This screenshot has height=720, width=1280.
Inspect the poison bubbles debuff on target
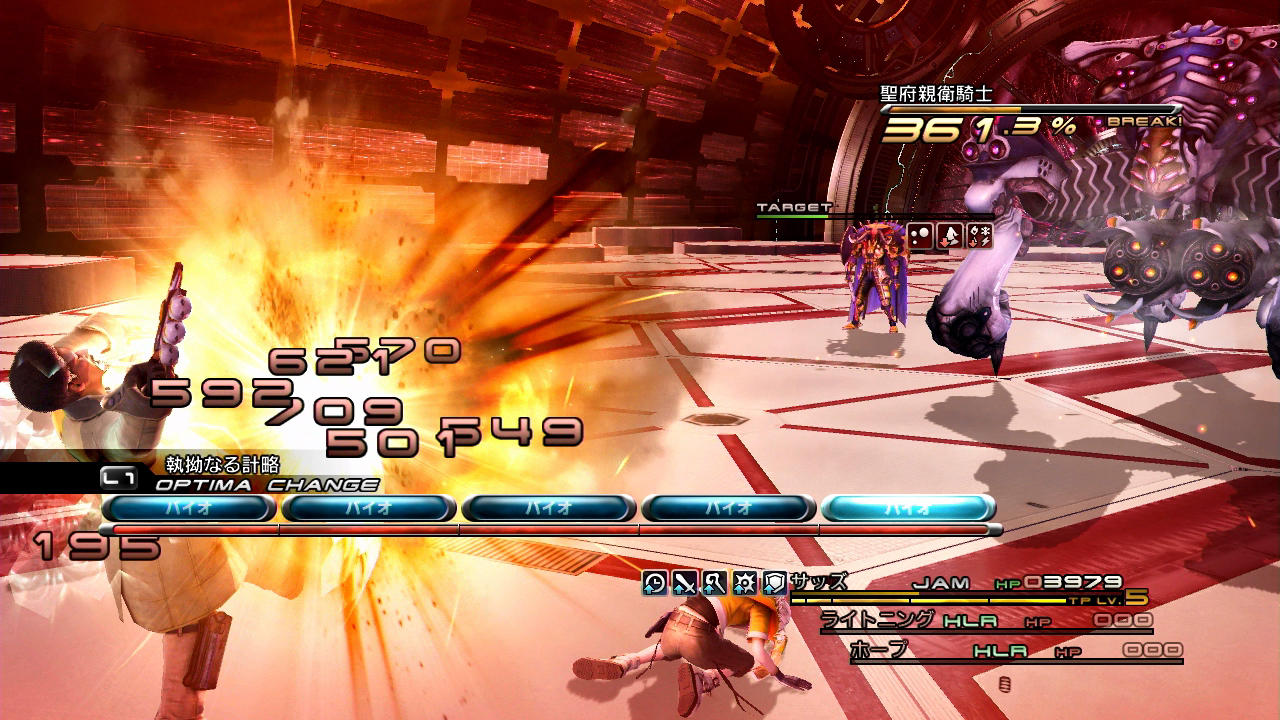coord(920,237)
